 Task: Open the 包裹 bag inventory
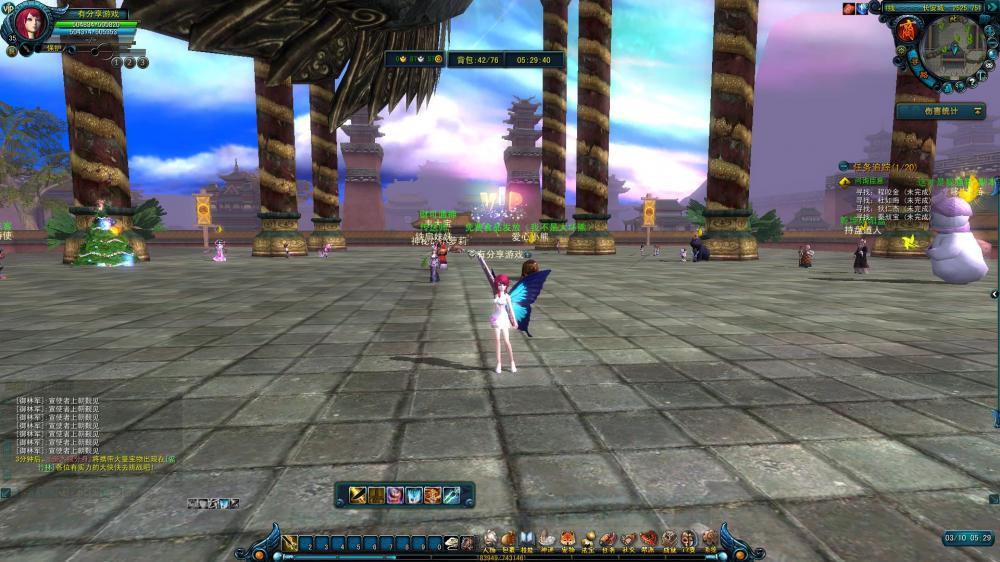click(x=508, y=541)
